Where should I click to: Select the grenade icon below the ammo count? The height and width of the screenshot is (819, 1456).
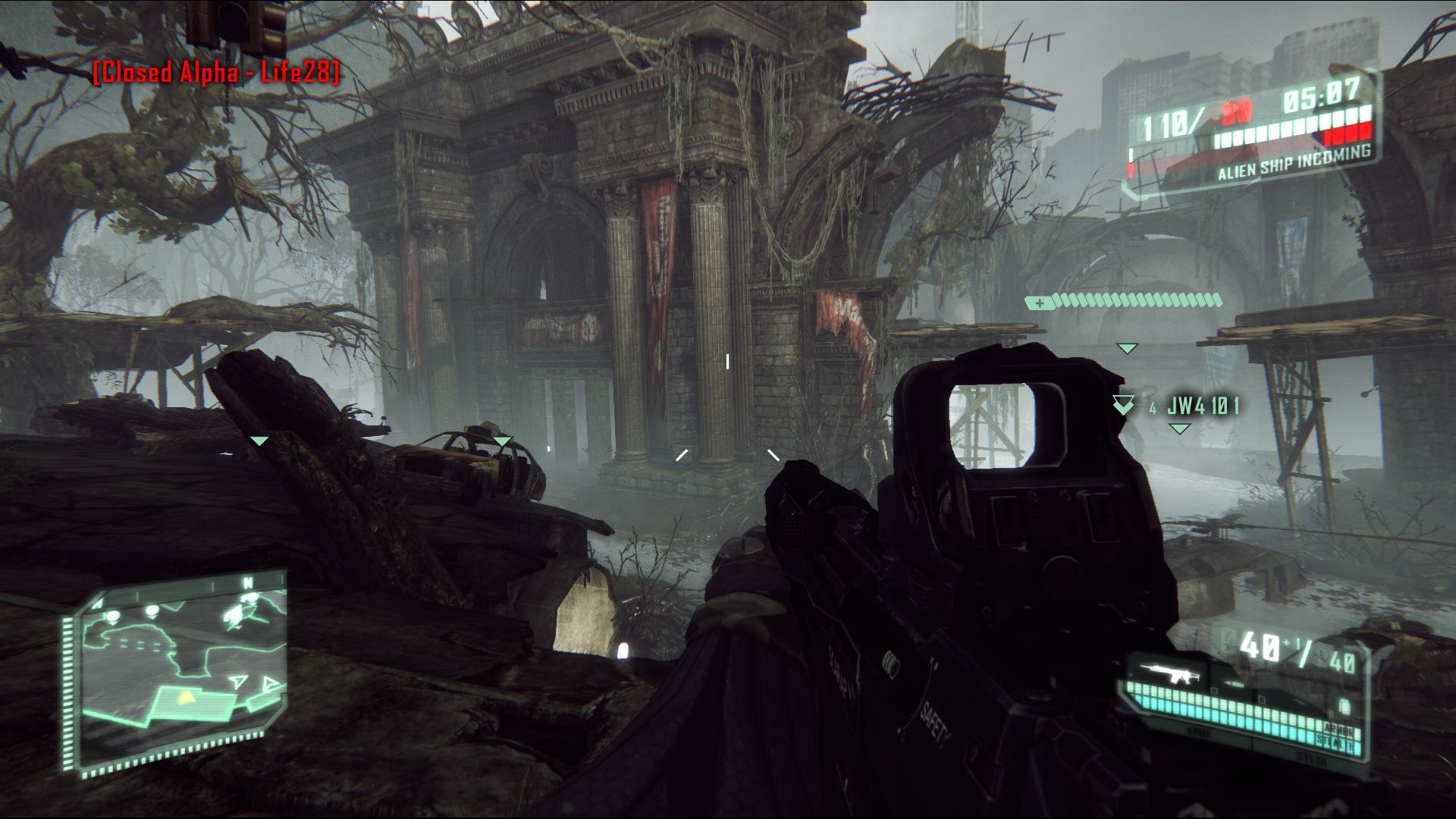pos(1345,707)
